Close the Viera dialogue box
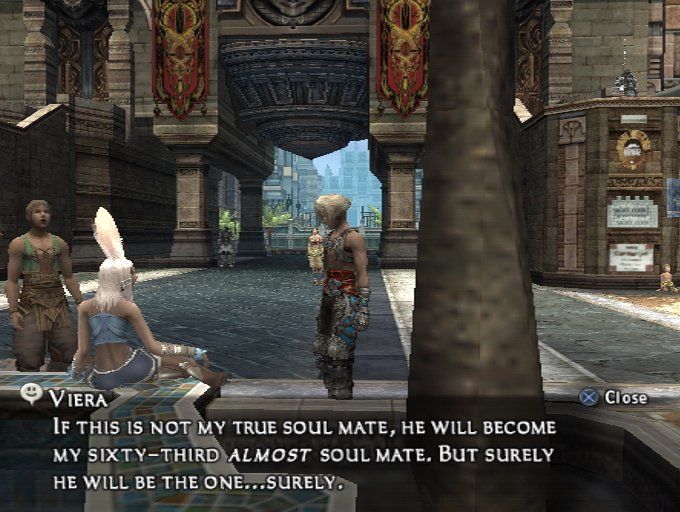The height and width of the screenshot is (512, 680). tap(614, 397)
